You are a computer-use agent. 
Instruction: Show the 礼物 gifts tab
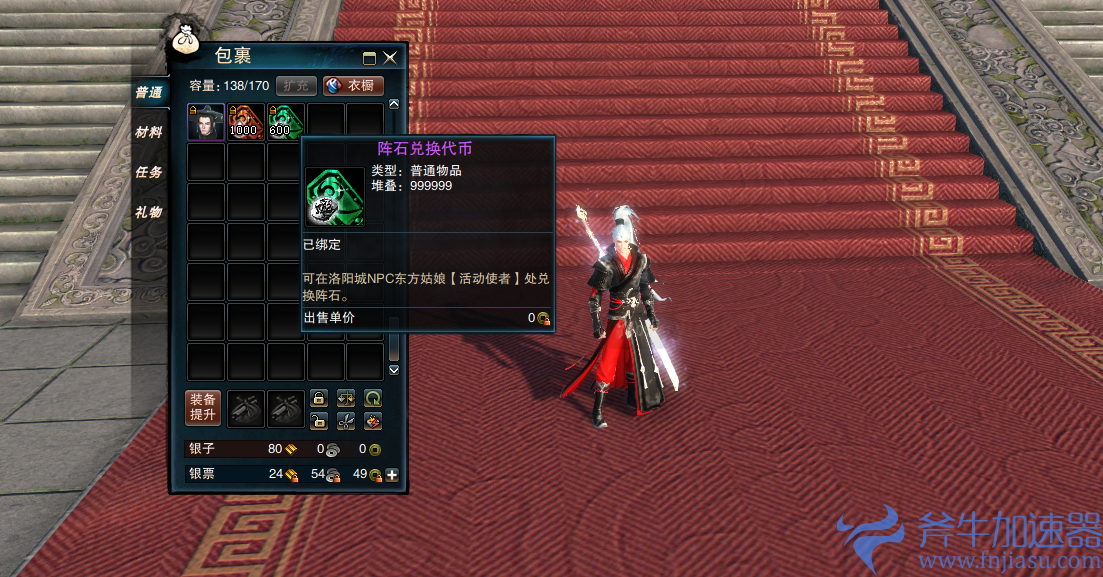click(149, 212)
